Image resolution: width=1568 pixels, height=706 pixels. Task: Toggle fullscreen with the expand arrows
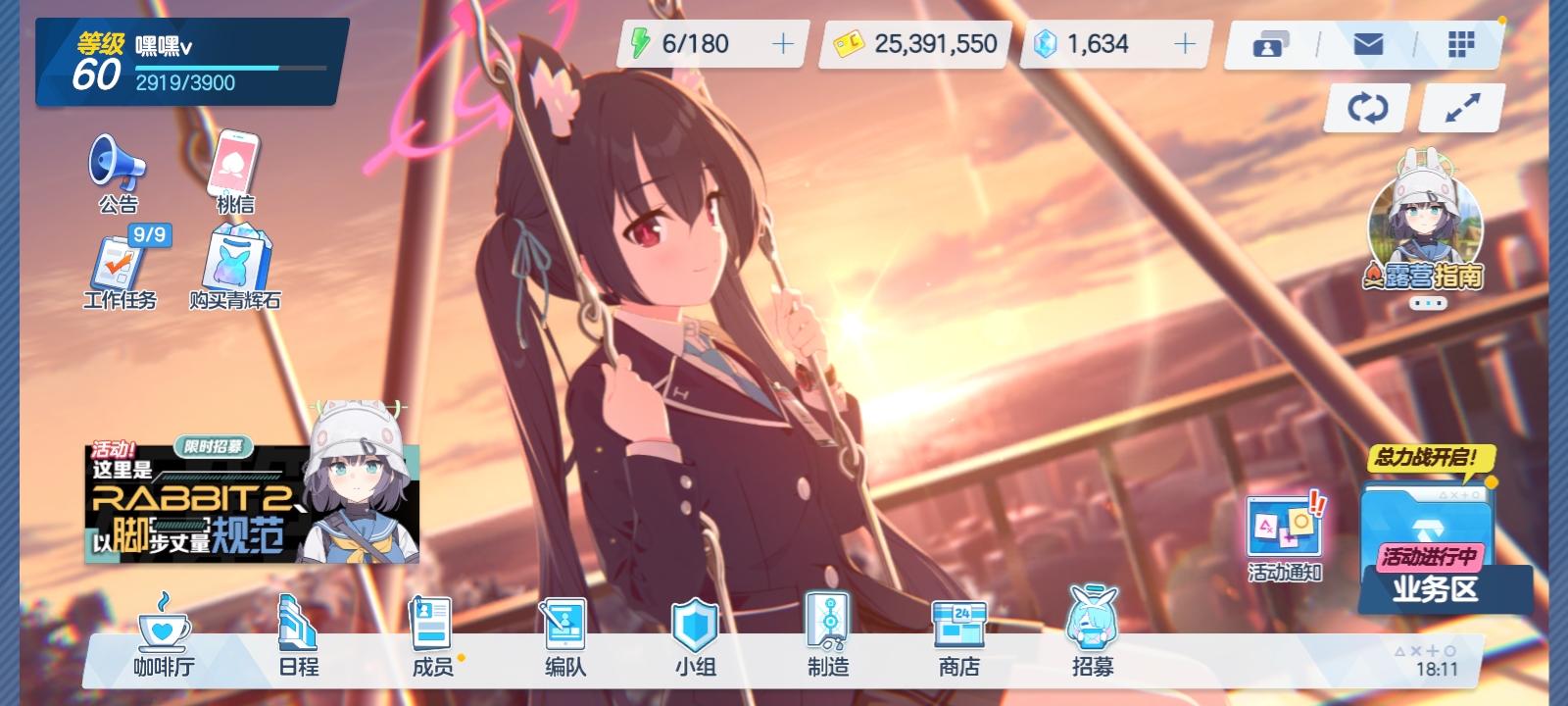coord(1459,106)
